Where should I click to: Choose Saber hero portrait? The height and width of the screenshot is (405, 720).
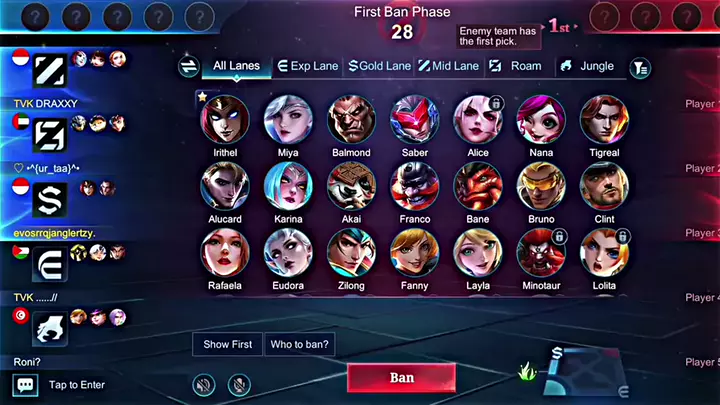coord(415,120)
